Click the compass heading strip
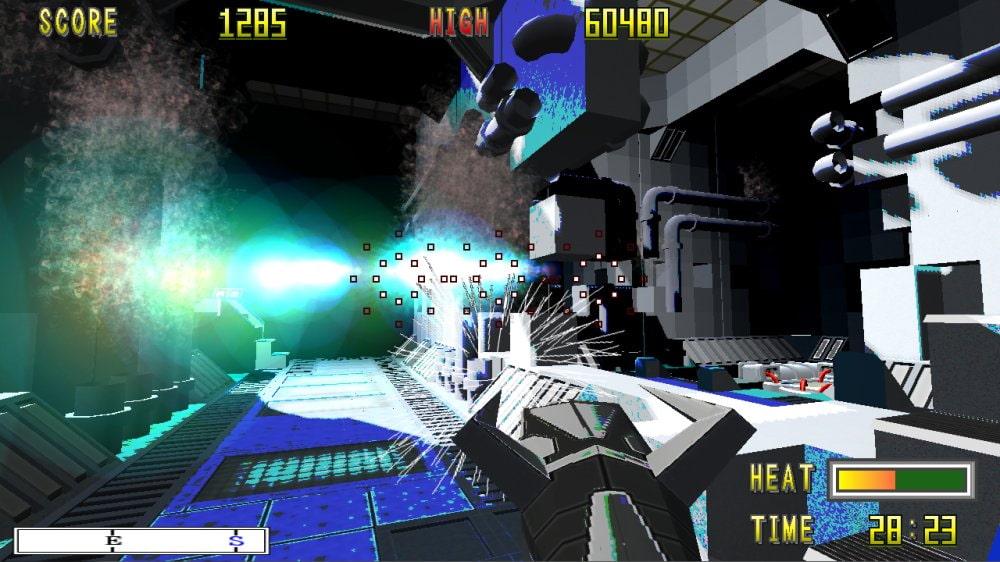 click(142, 541)
